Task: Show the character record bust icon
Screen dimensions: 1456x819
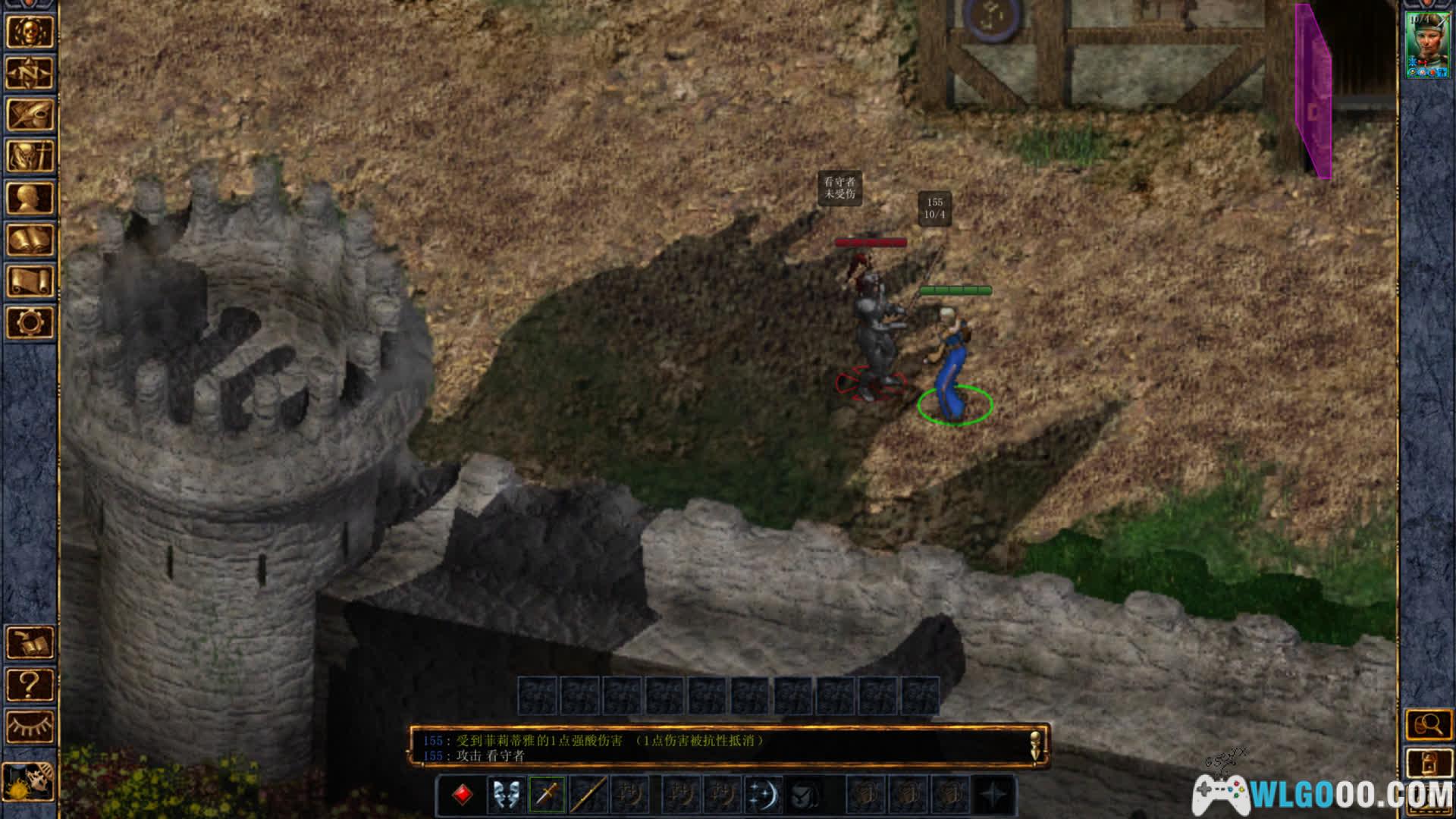Action: [30, 198]
